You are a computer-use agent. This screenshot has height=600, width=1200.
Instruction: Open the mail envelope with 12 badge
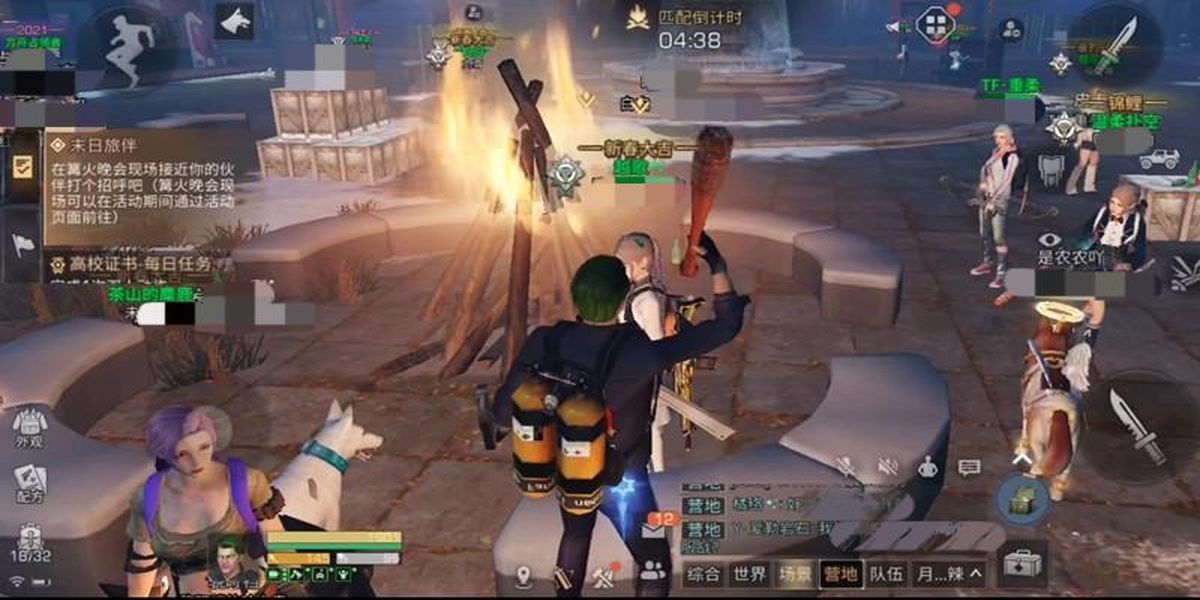653,530
